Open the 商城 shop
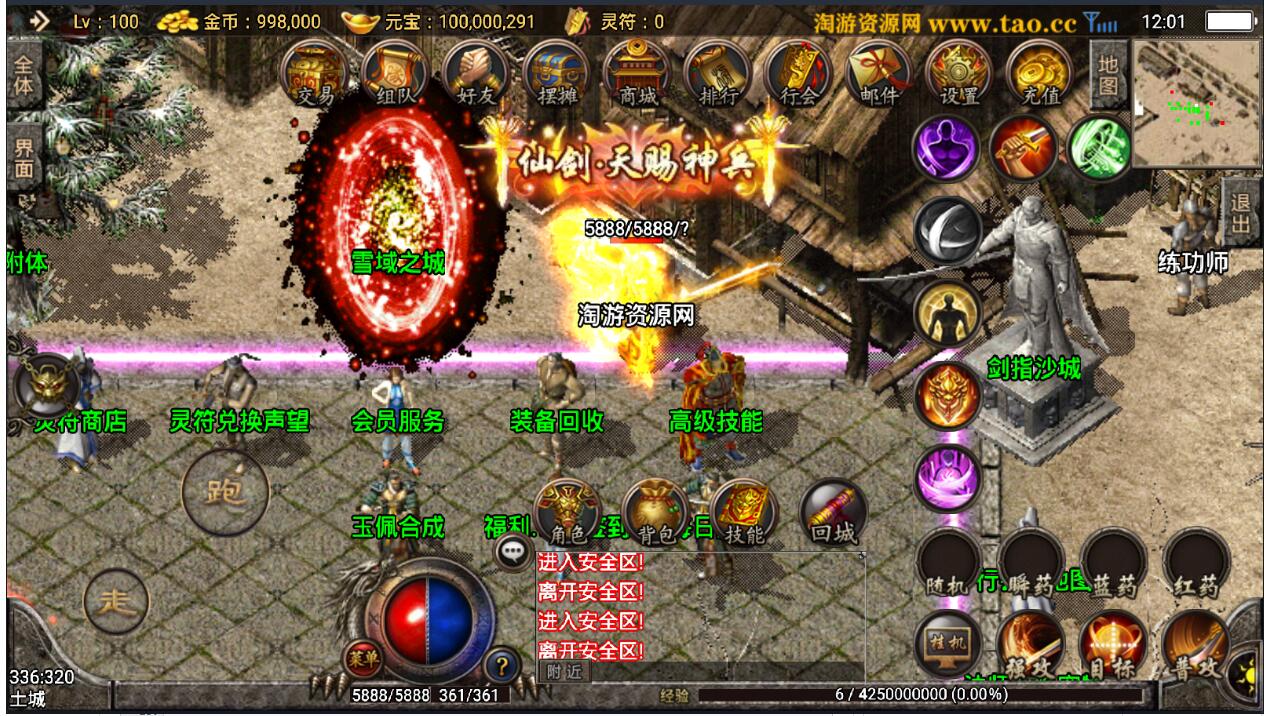Viewport: 1264px width, 716px height. (x=637, y=73)
